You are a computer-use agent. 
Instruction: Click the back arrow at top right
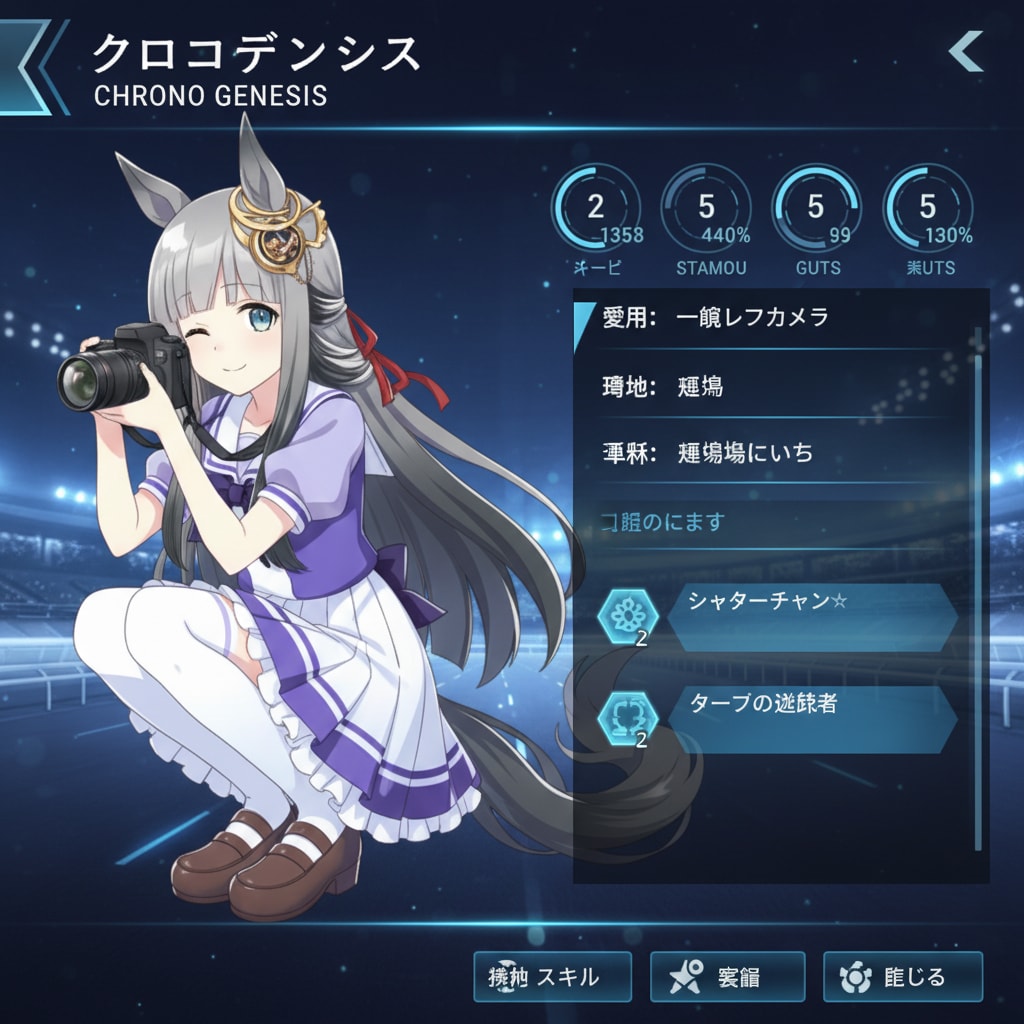tap(966, 52)
